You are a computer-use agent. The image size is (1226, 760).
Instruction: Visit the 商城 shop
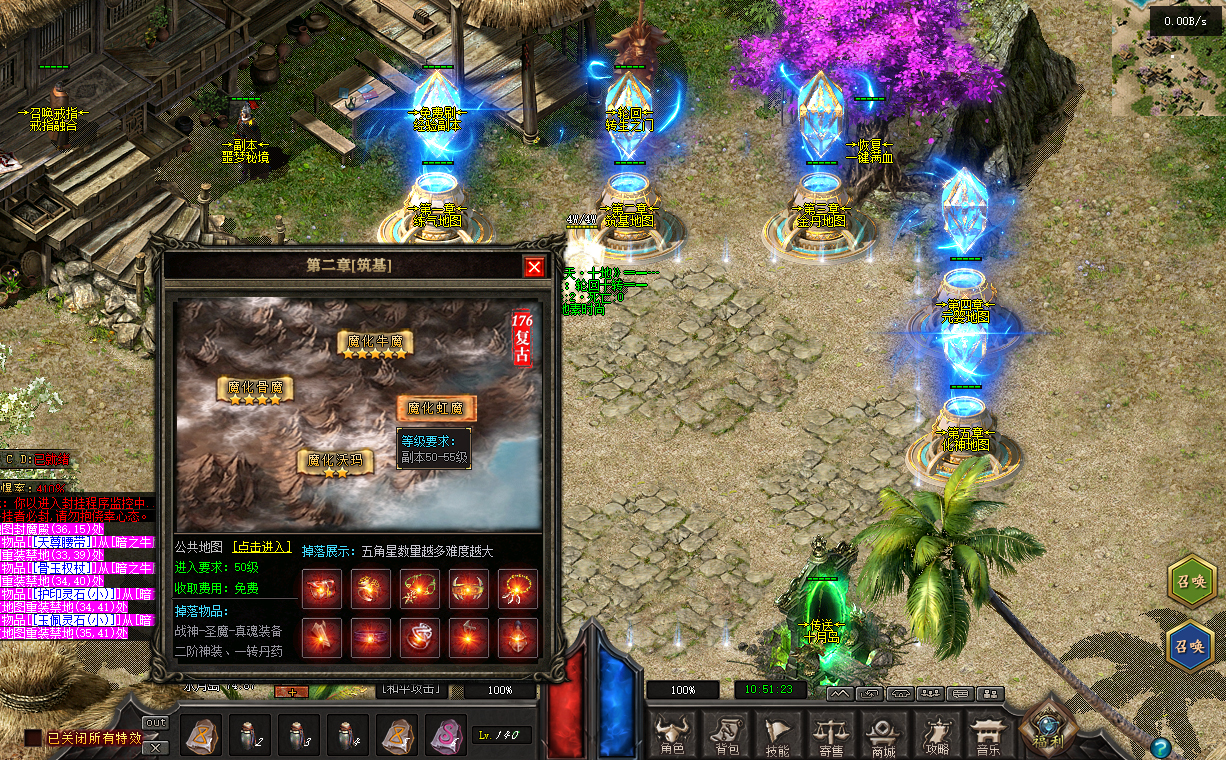[x=883, y=735]
